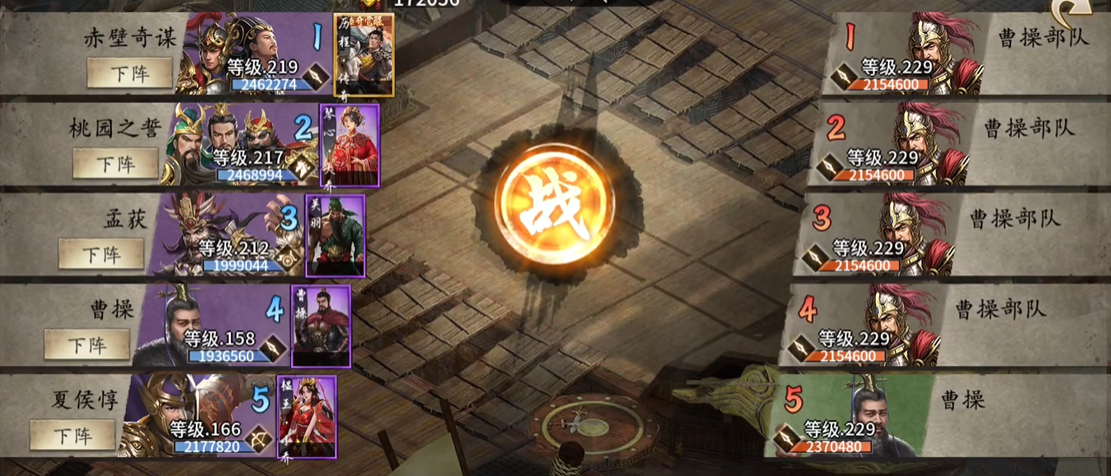Take the level 158 曹操 team off the lineup

click(x=87, y=344)
